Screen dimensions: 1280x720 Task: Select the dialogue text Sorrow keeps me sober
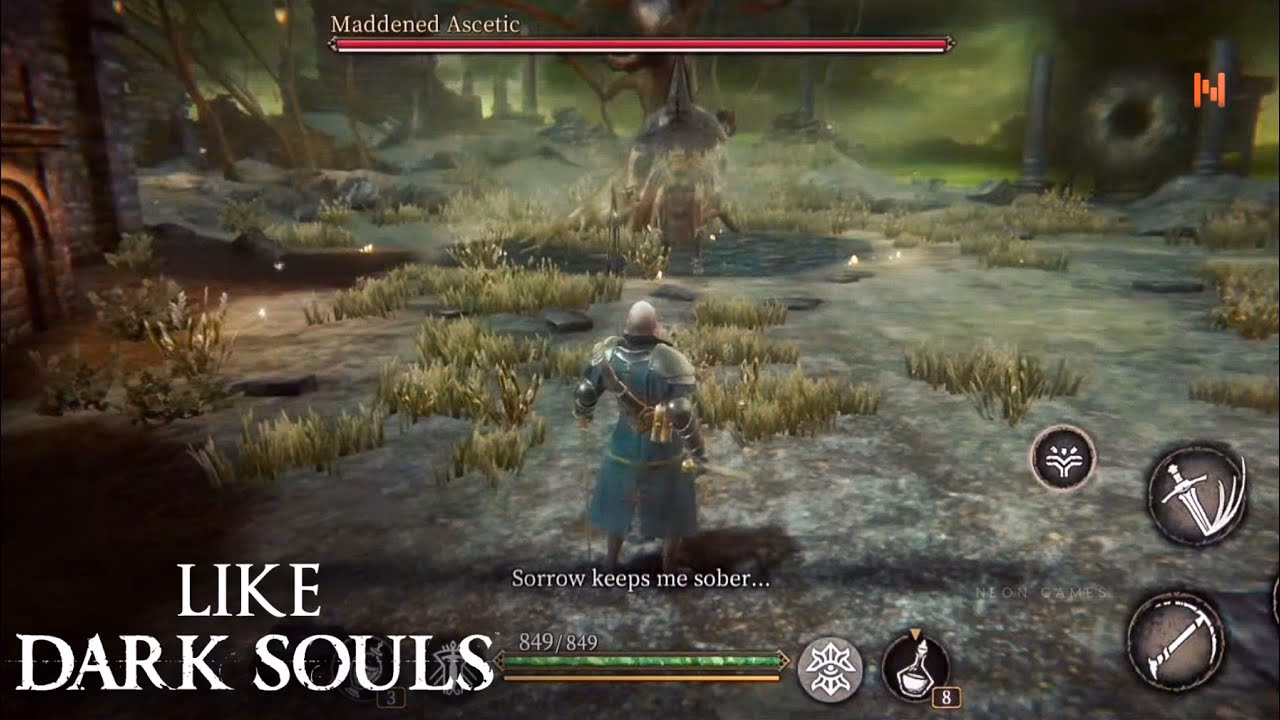[645, 578]
